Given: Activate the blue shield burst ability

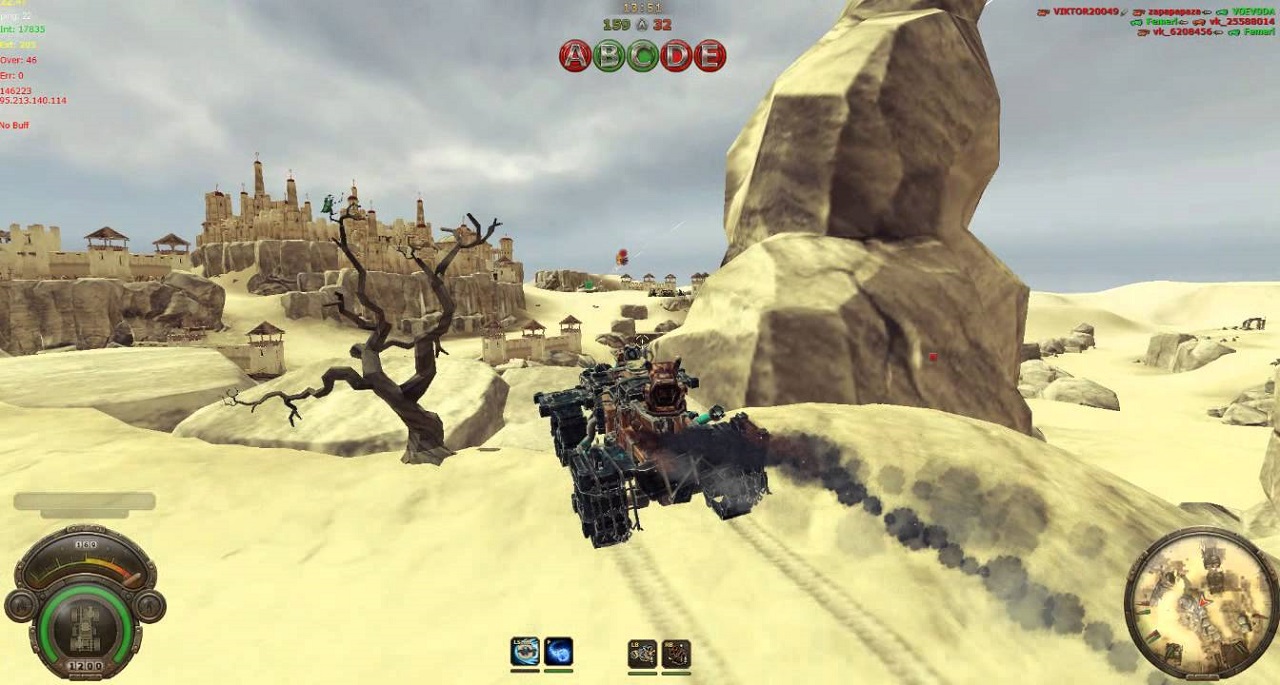Looking at the screenshot, I should (525, 652).
